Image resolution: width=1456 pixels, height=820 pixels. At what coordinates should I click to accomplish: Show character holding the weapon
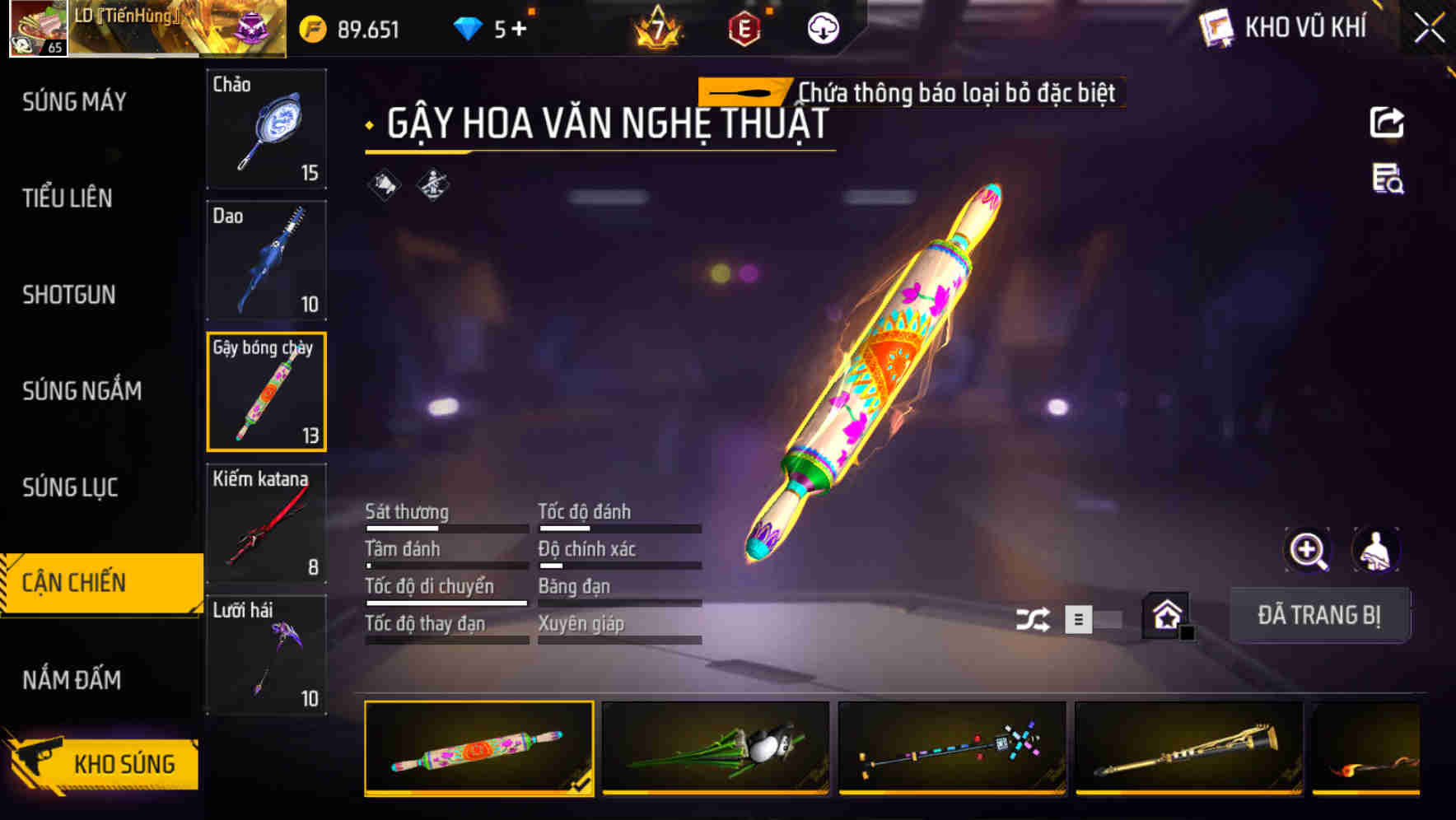[x=1374, y=550]
